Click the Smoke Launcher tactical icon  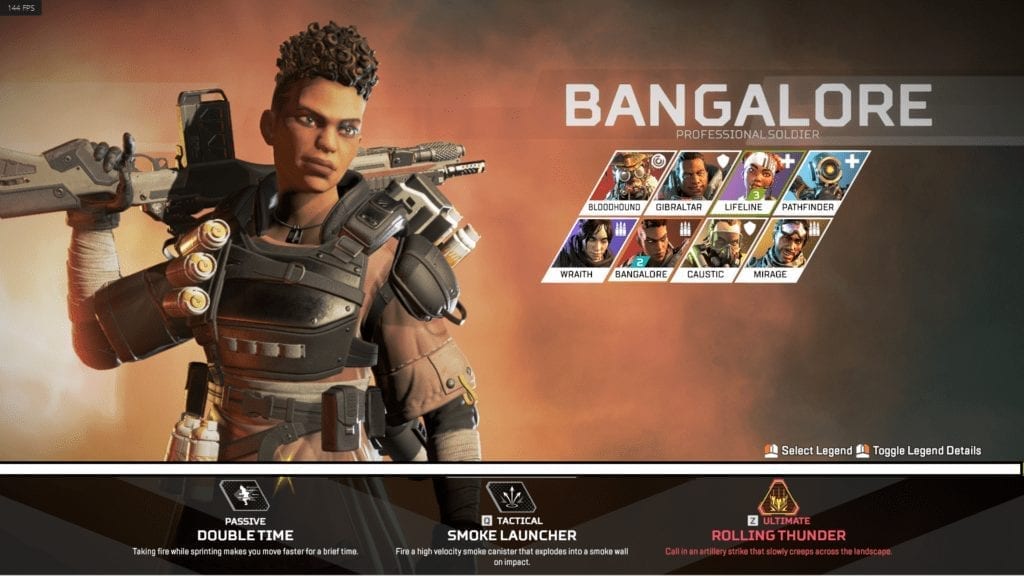coord(511,496)
